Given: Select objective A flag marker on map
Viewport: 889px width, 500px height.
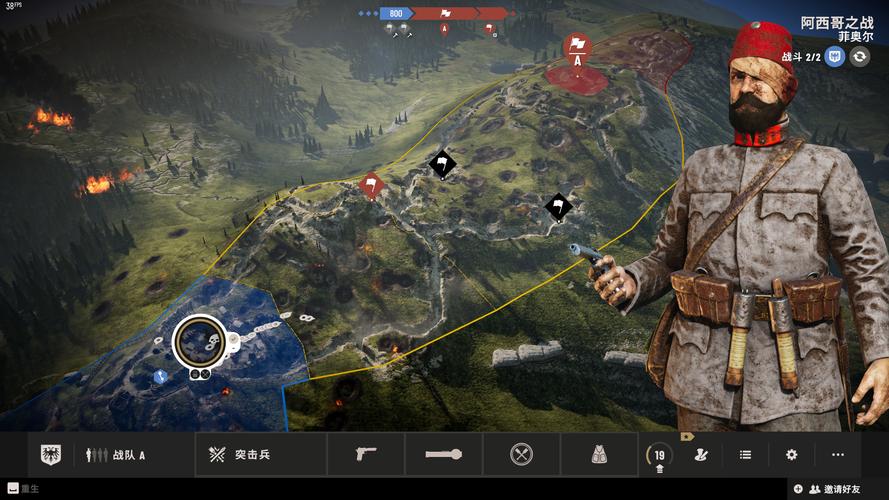Looking at the screenshot, I should coord(577,49).
